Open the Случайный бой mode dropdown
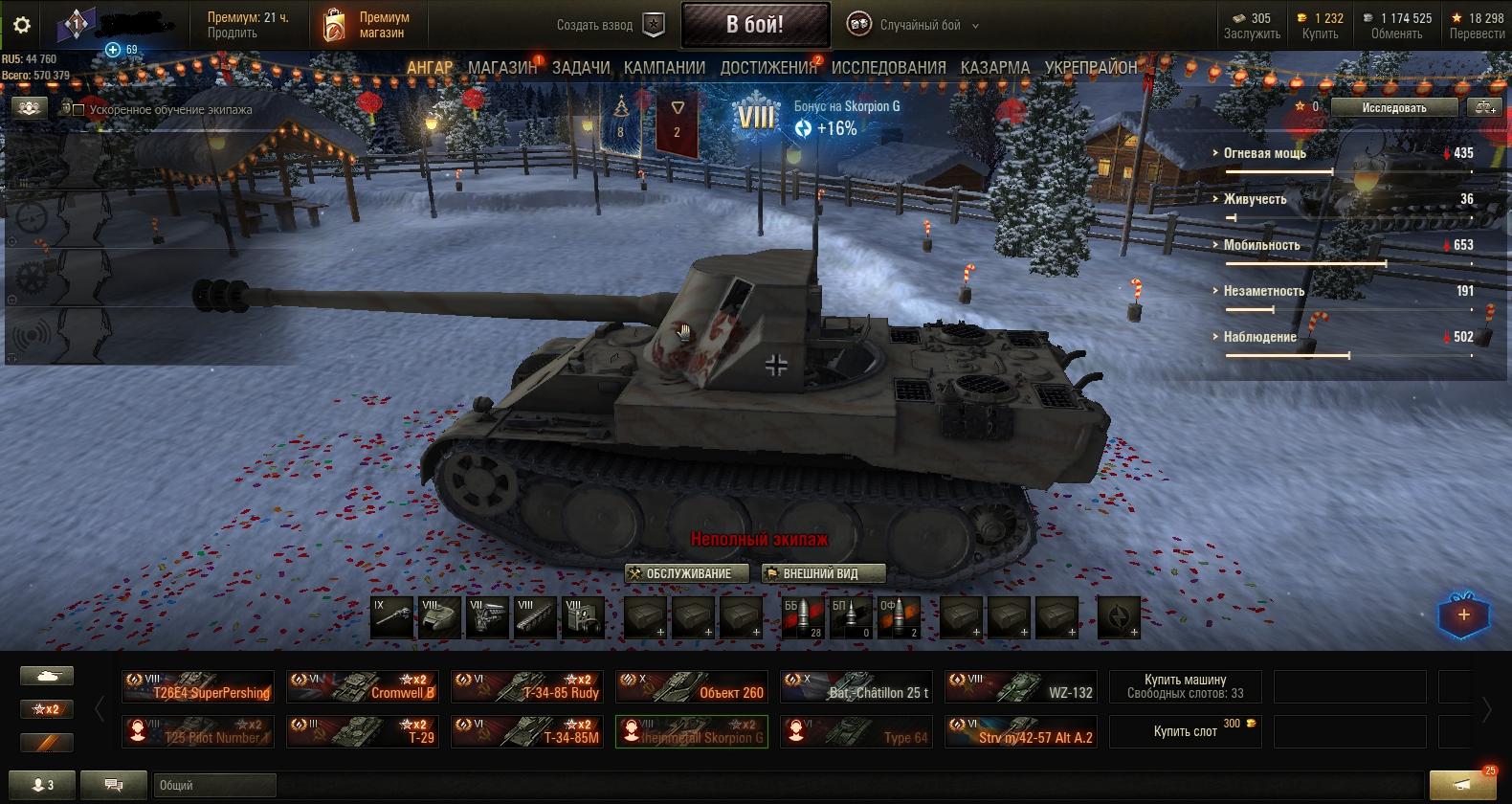 (x=914, y=26)
